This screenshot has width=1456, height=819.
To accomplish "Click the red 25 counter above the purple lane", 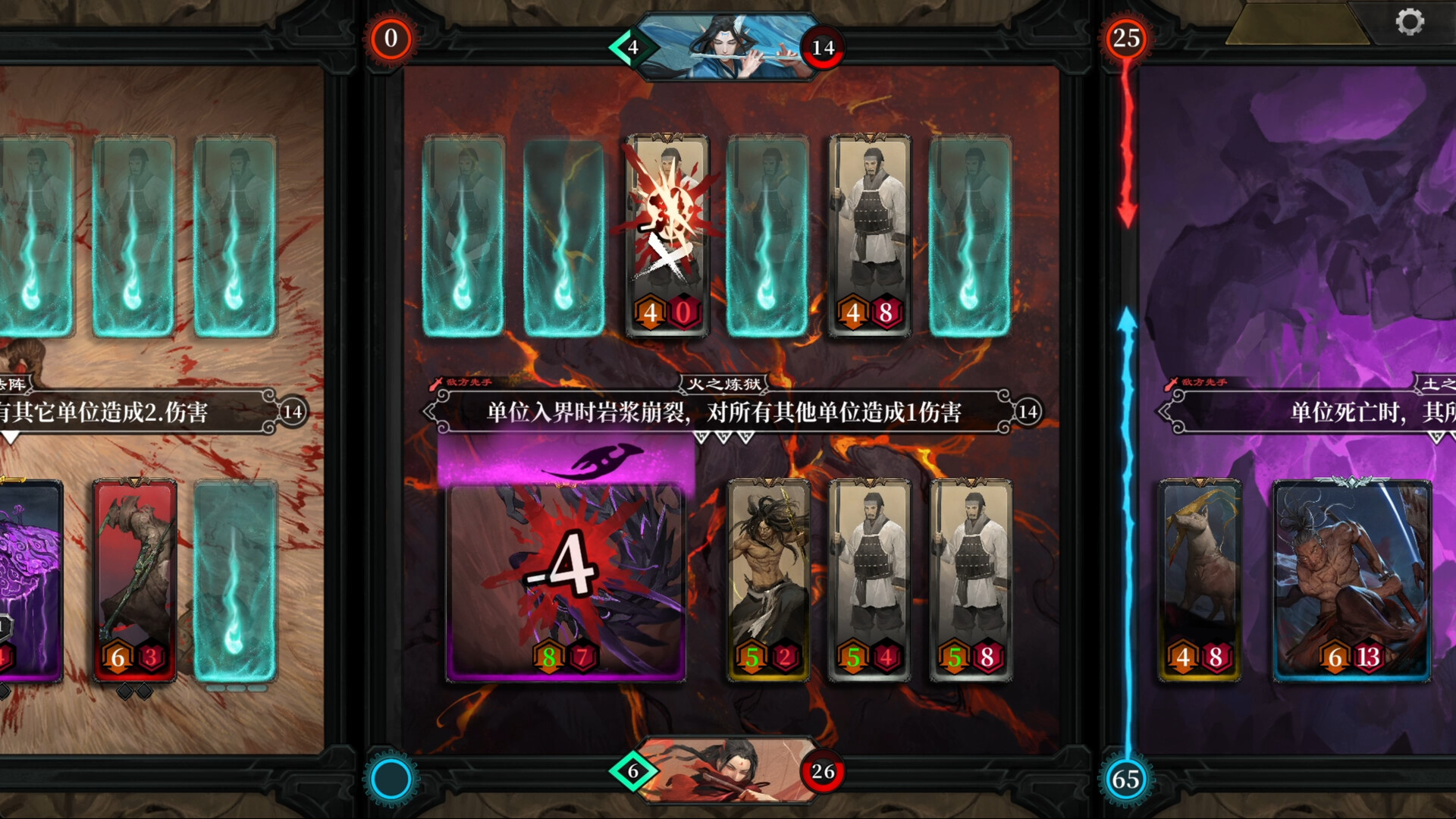I will click(1128, 36).
